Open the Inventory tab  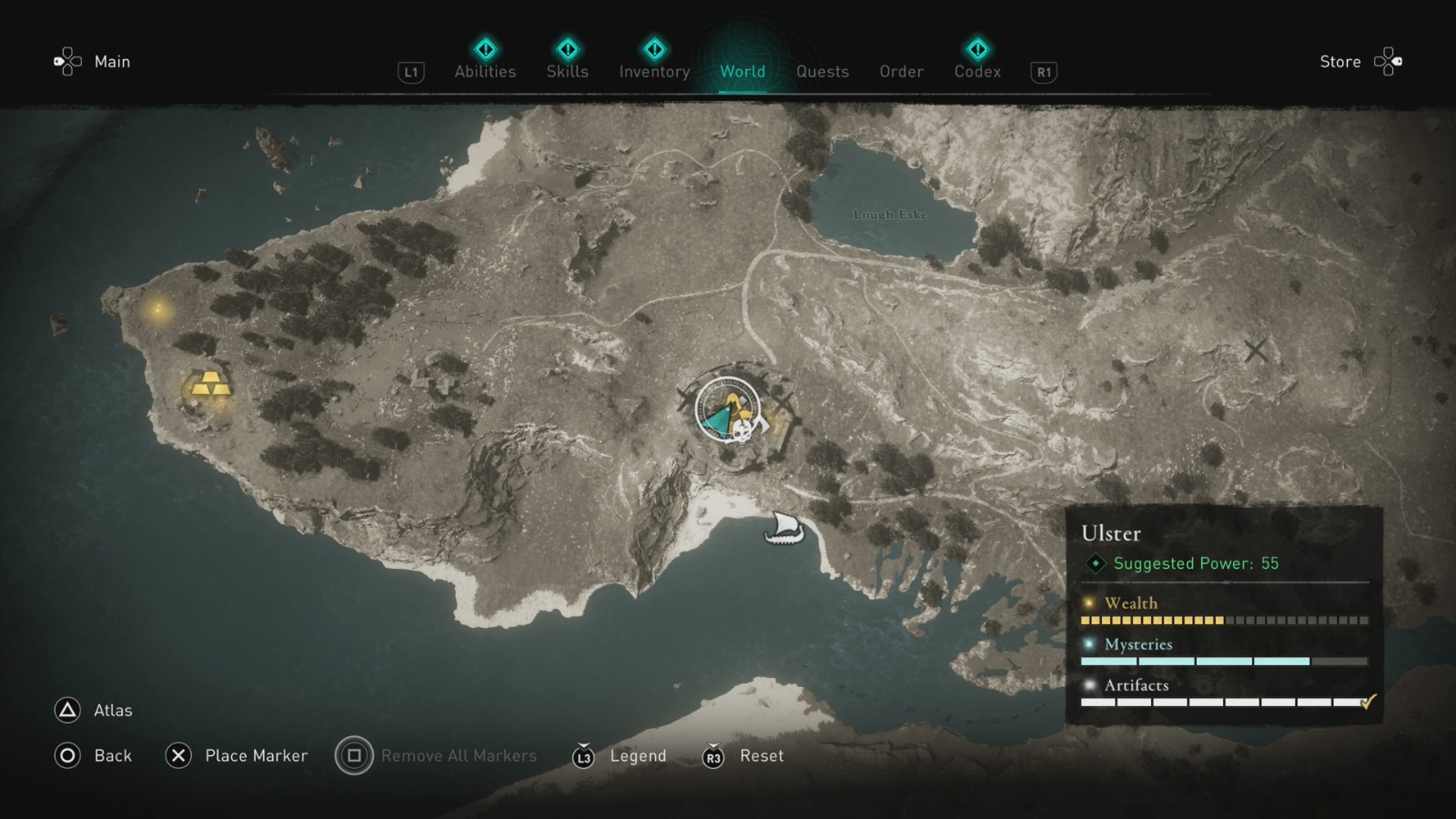653,71
